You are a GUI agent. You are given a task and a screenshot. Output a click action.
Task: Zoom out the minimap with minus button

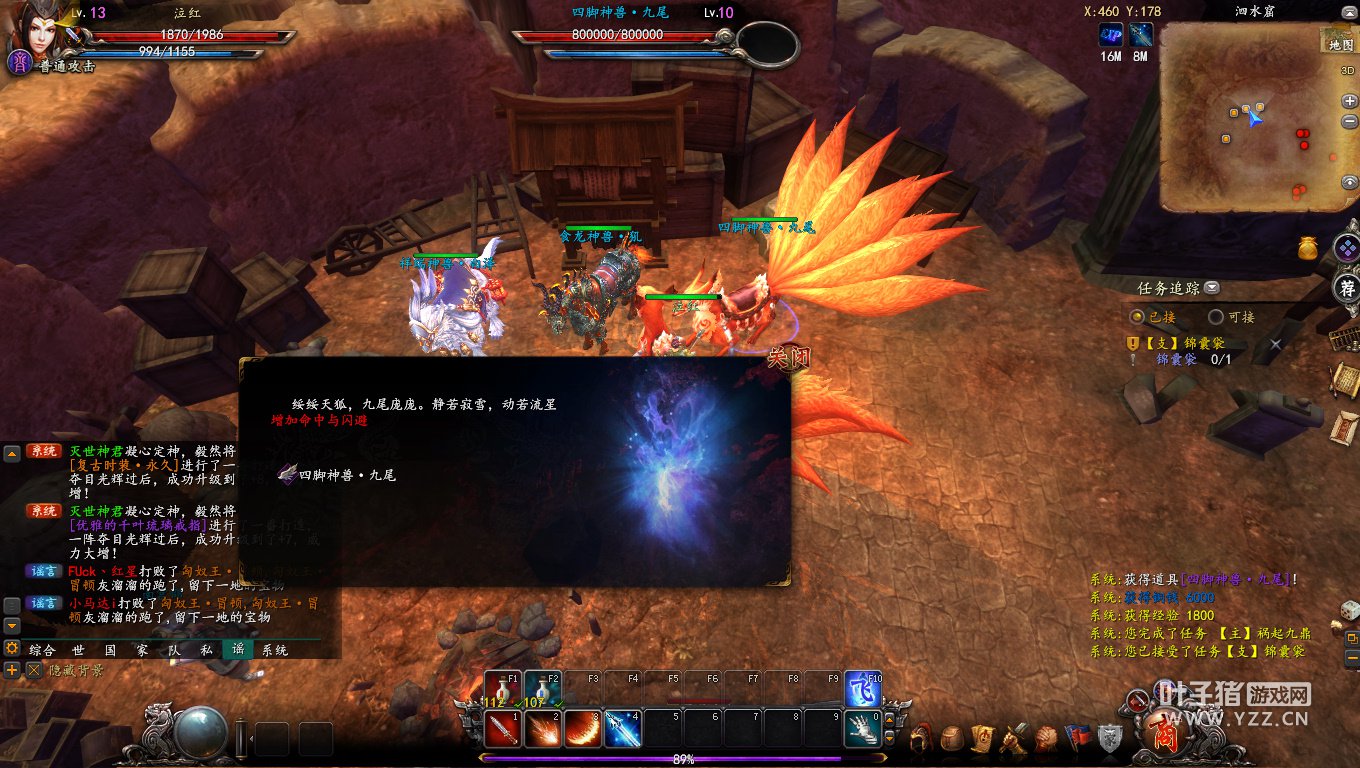point(1349,121)
